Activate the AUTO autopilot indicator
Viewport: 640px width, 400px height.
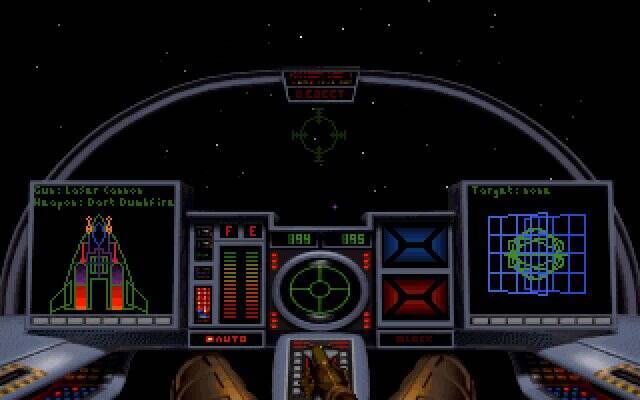point(225,339)
